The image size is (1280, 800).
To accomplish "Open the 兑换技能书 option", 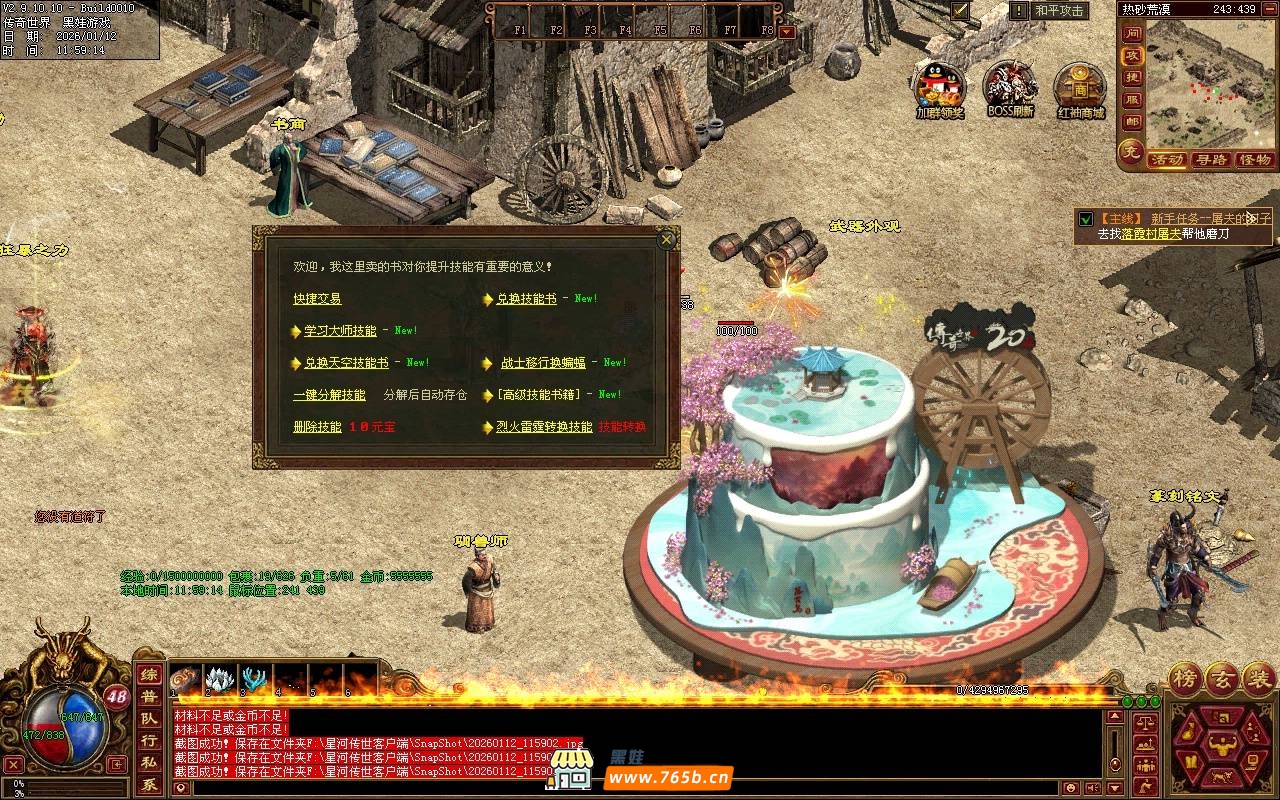I will (526, 299).
